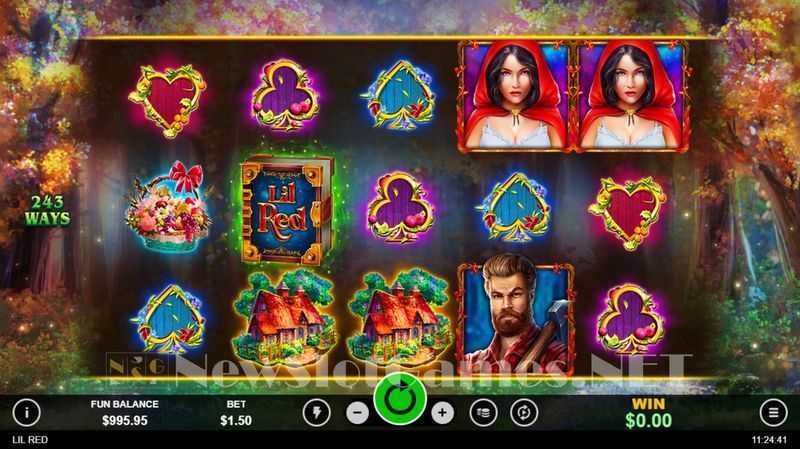Screen dimensions: 800x449
Task: Decrease the bet with the minus button
Action: 357,411
